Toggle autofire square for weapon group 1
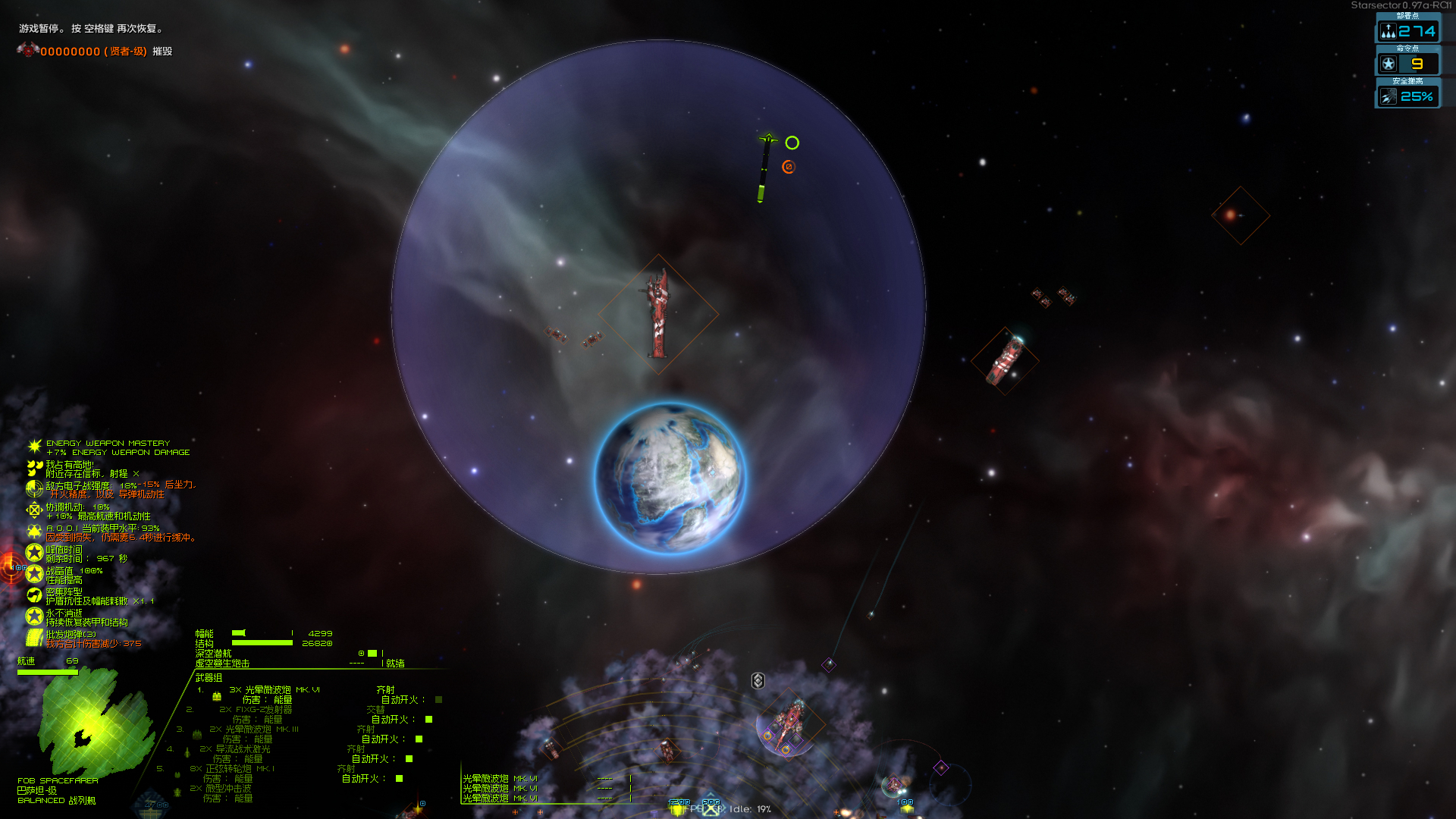This screenshot has width=1456, height=819. (438, 700)
